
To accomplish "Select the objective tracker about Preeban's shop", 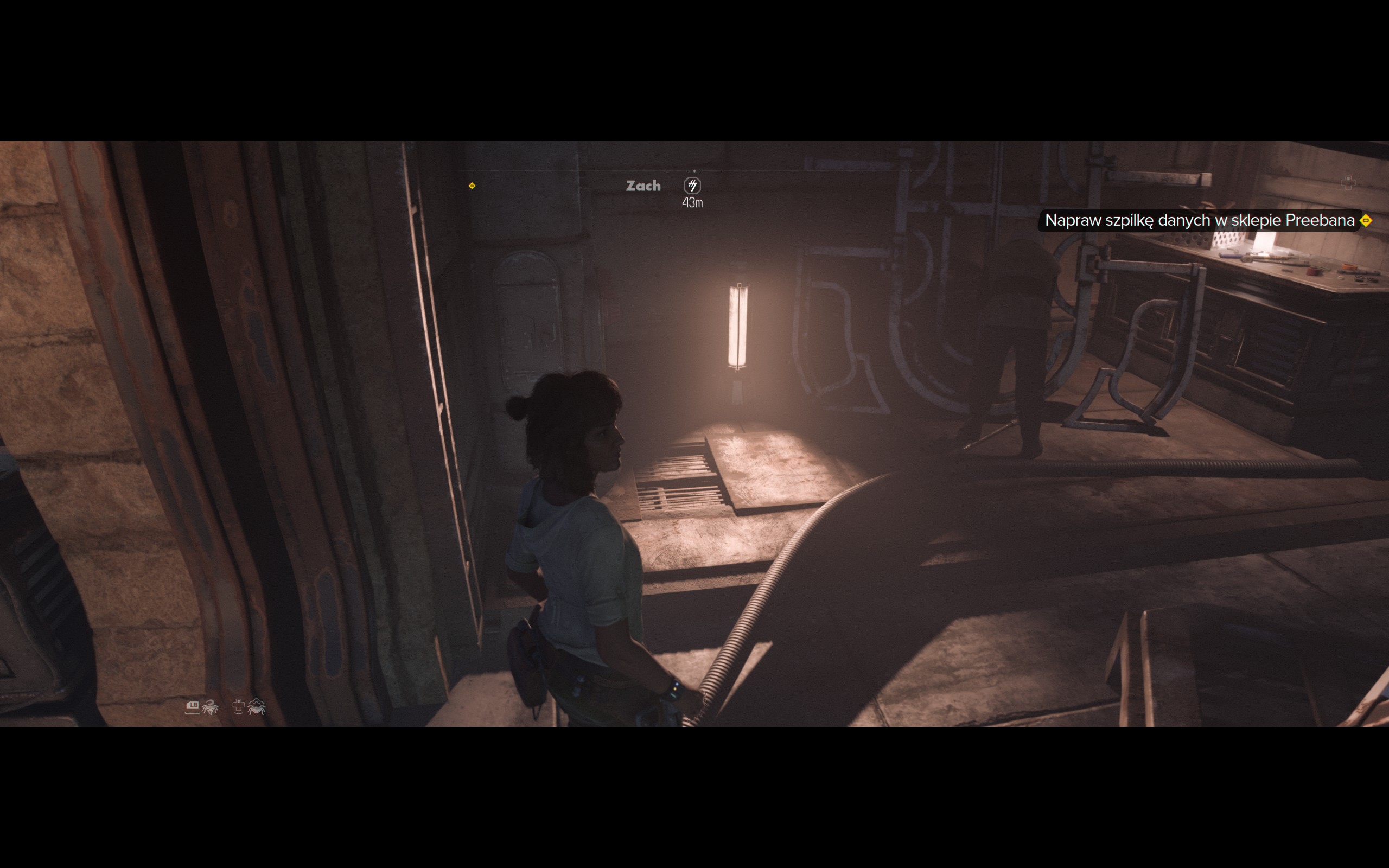I will click(x=1199, y=220).
